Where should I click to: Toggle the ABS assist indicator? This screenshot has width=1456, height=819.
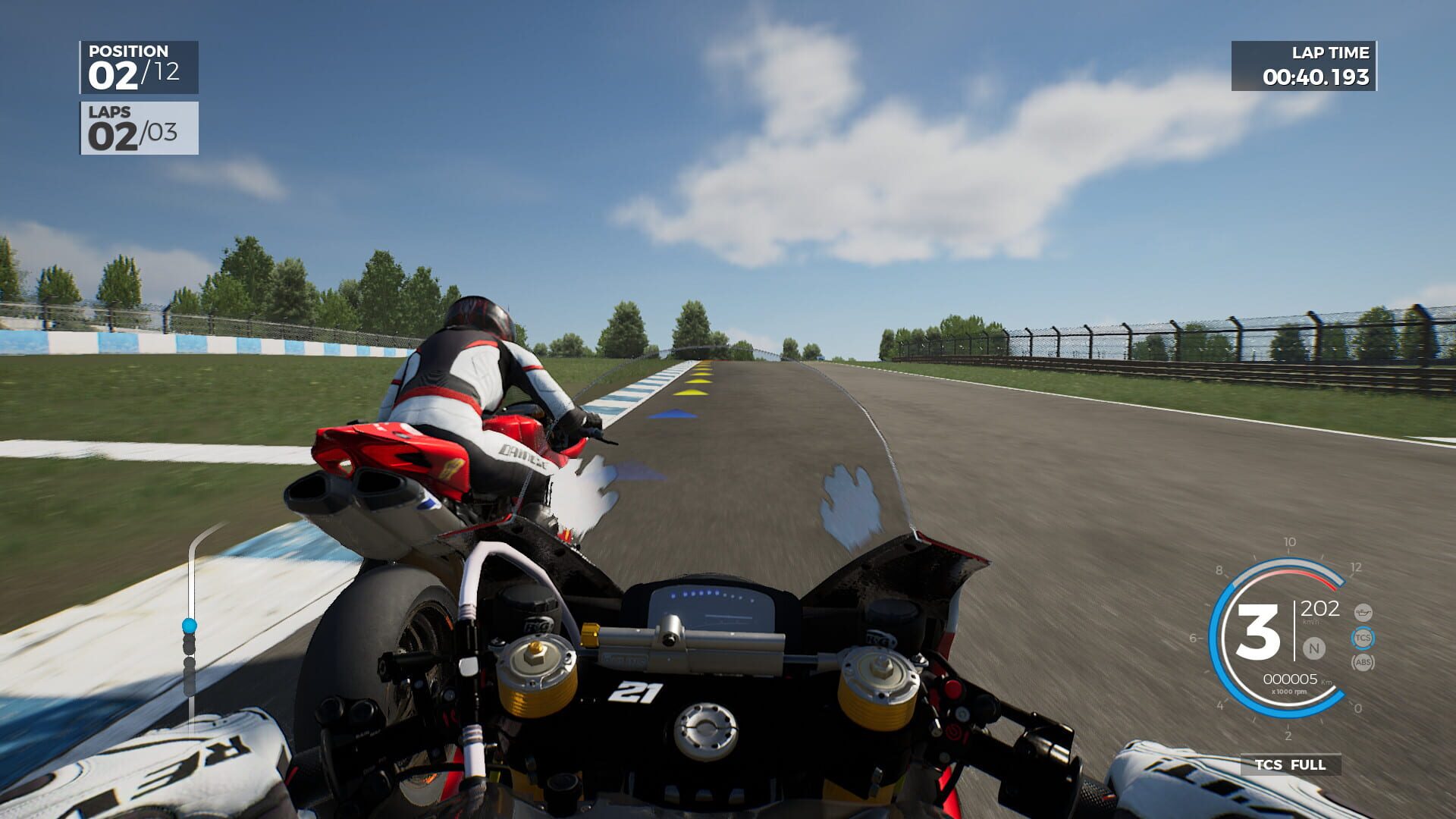point(1363,663)
